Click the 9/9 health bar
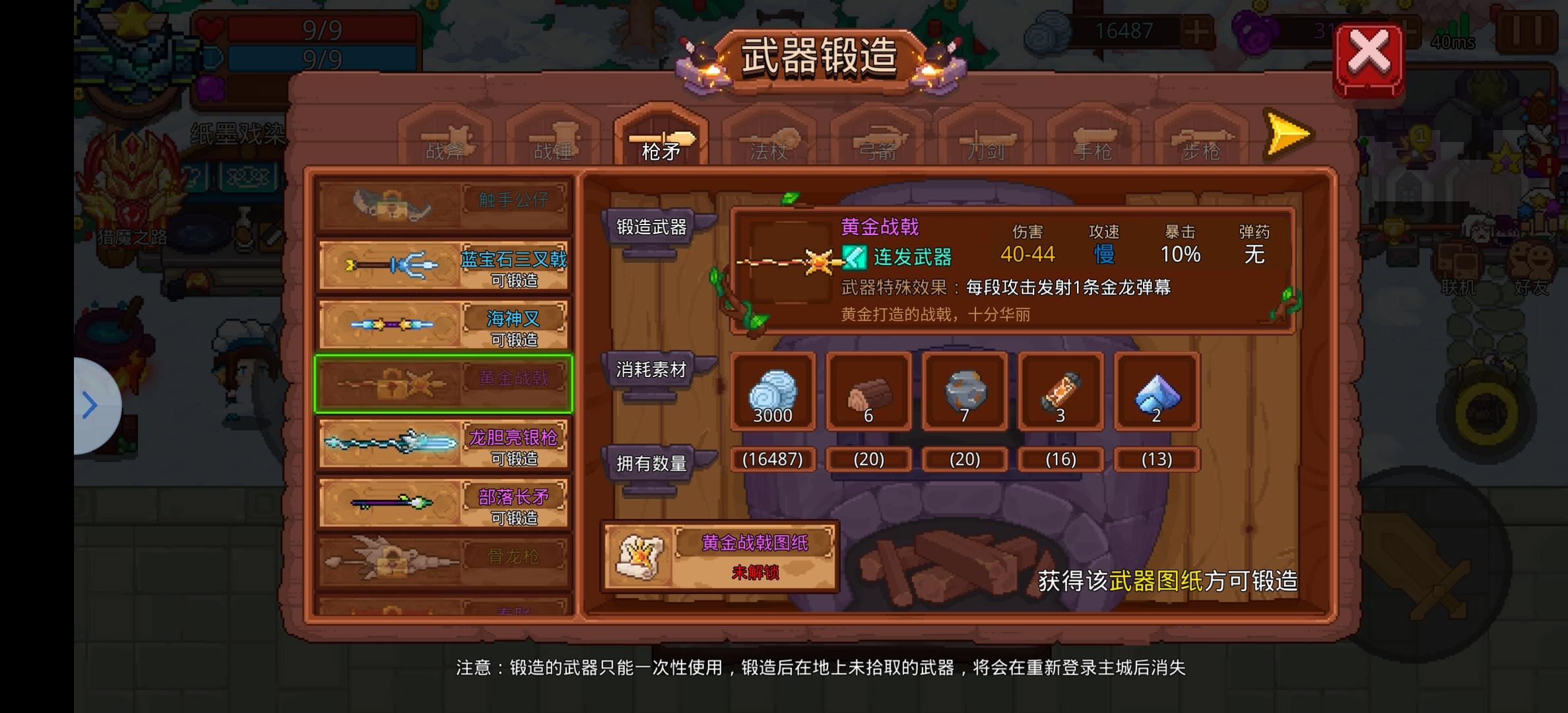Image resolution: width=1568 pixels, height=713 pixels. (x=323, y=28)
